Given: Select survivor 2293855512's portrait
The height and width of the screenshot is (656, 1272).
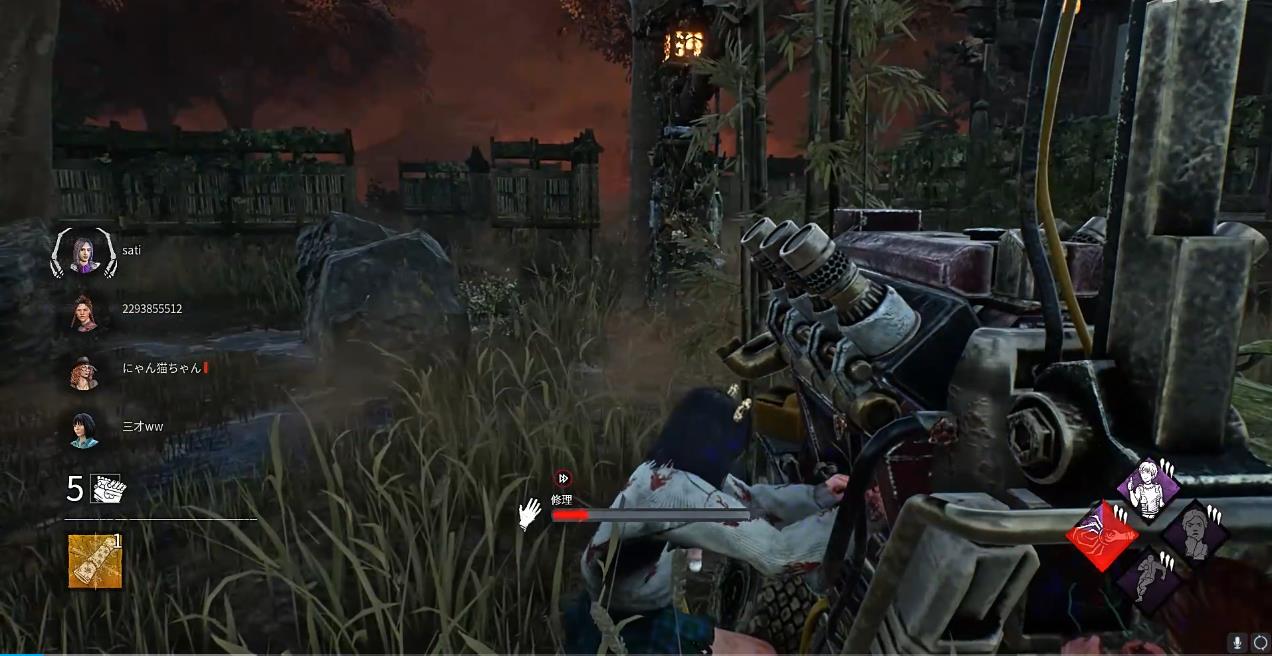Looking at the screenshot, I should coord(84,313).
